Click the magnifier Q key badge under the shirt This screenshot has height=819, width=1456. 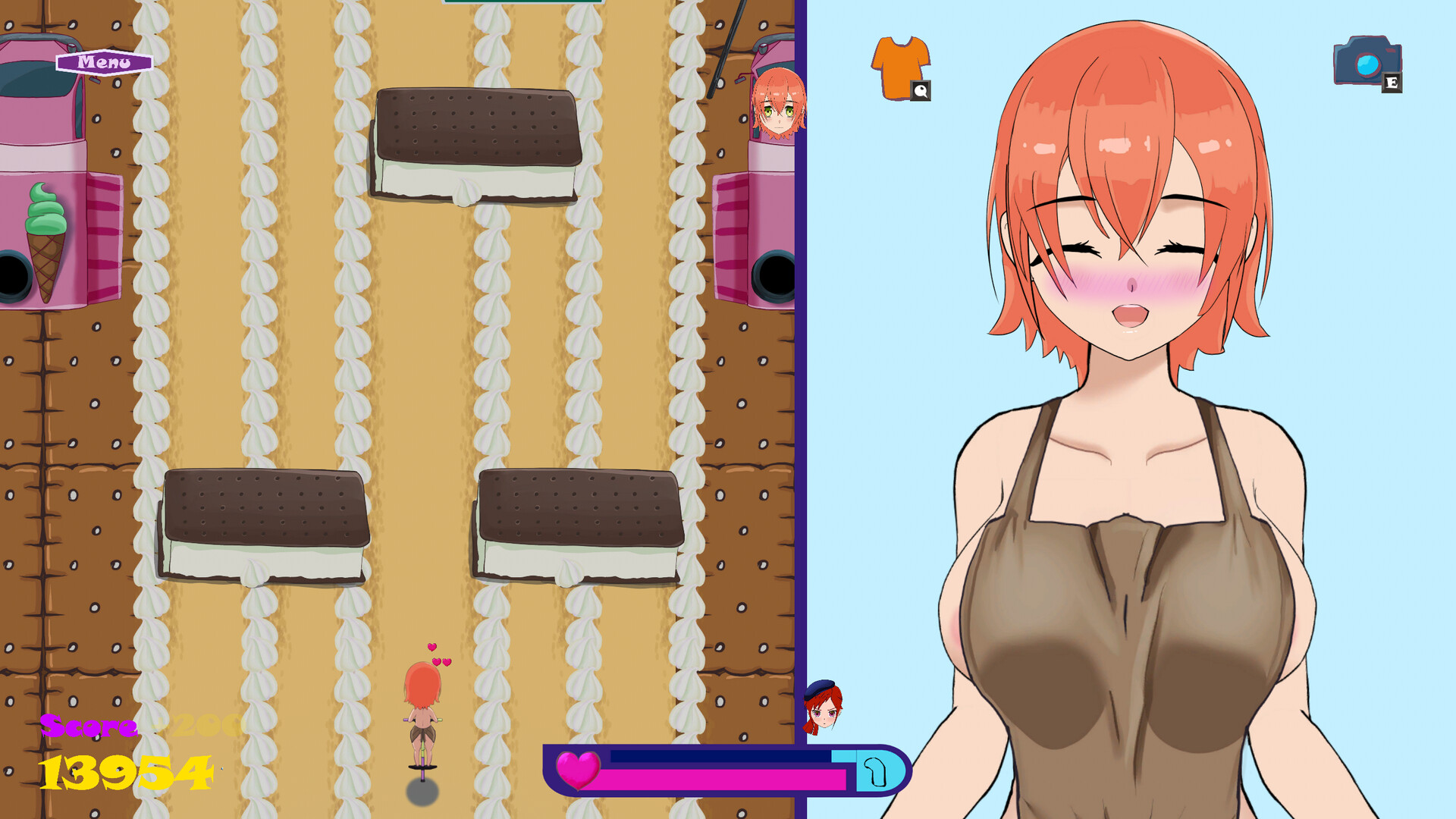pyautogui.click(x=920, y=91)
